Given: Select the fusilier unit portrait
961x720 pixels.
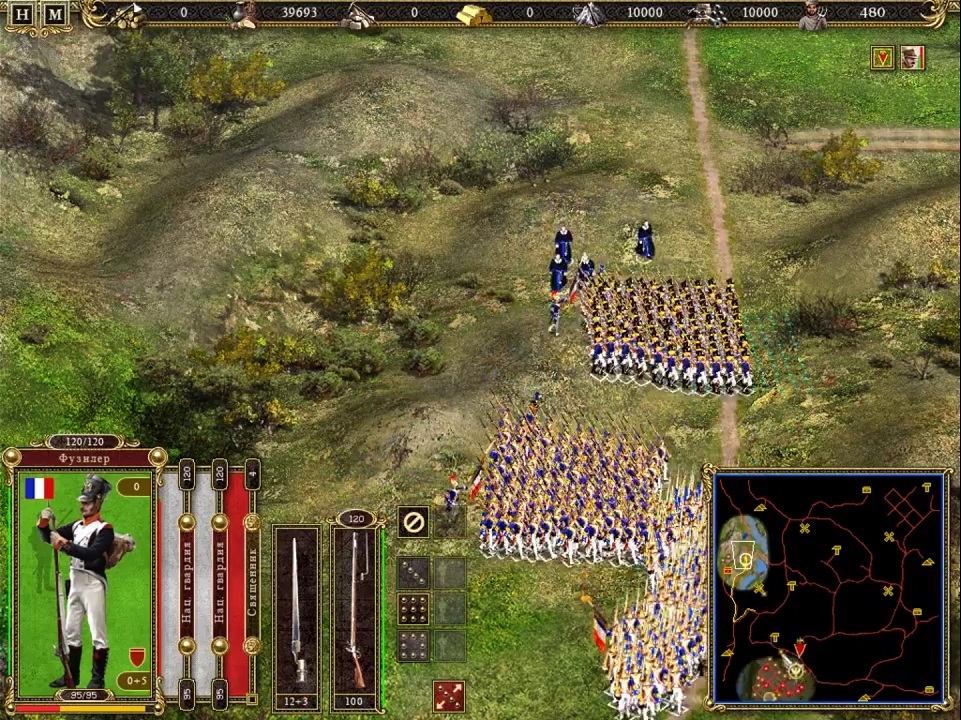Looking at the screenshot, I should 85,580.
